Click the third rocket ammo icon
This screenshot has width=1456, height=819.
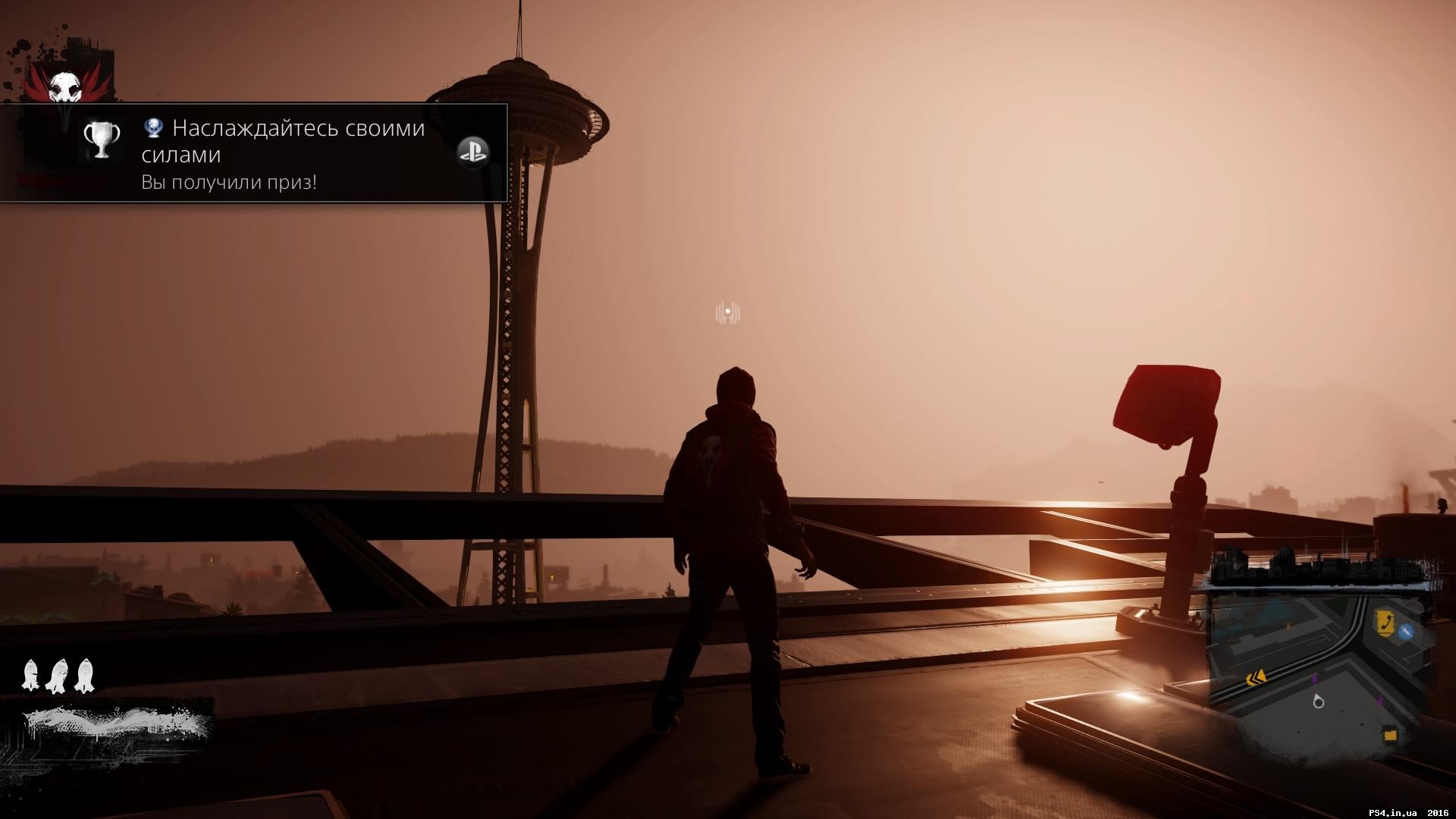tap(83, 675)
